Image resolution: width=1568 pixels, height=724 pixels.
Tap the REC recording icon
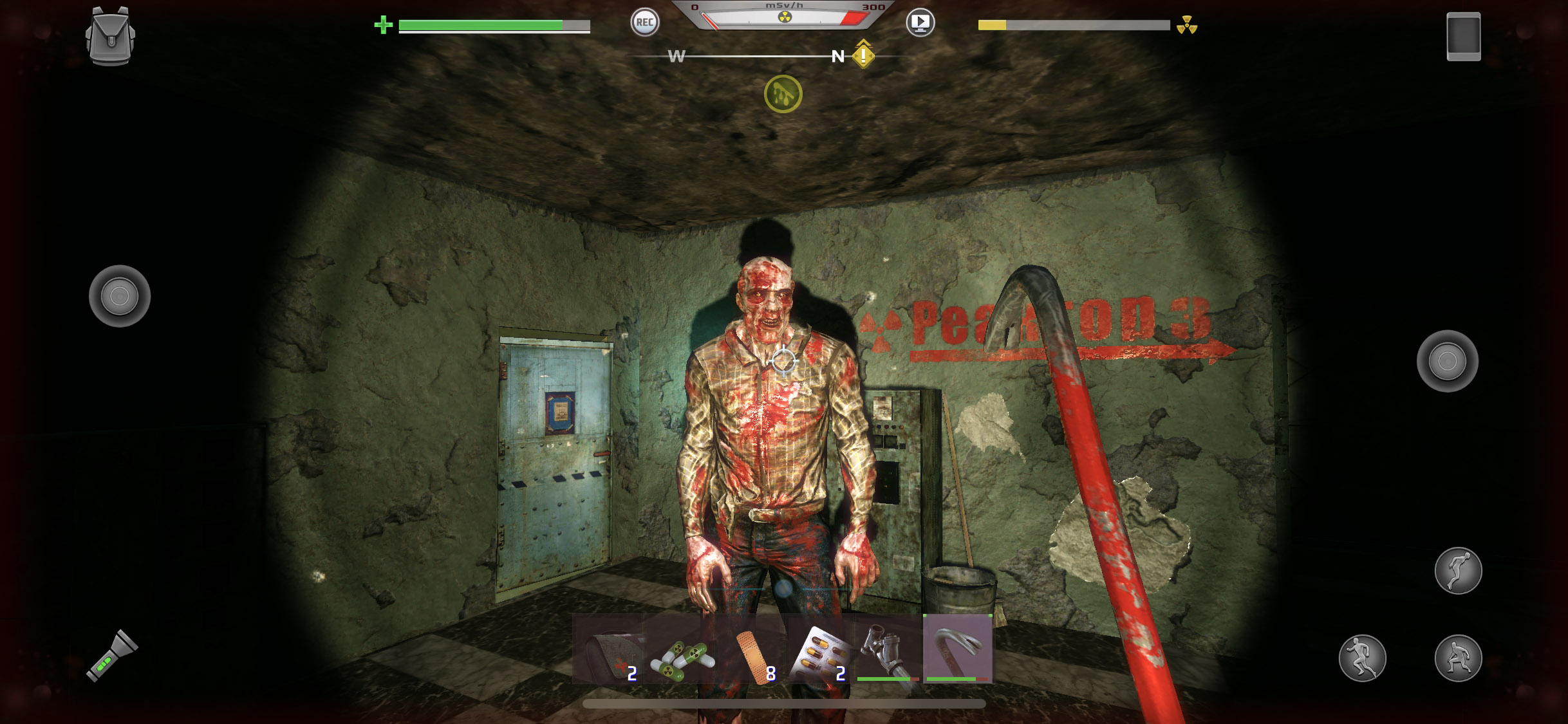[644, 23]
